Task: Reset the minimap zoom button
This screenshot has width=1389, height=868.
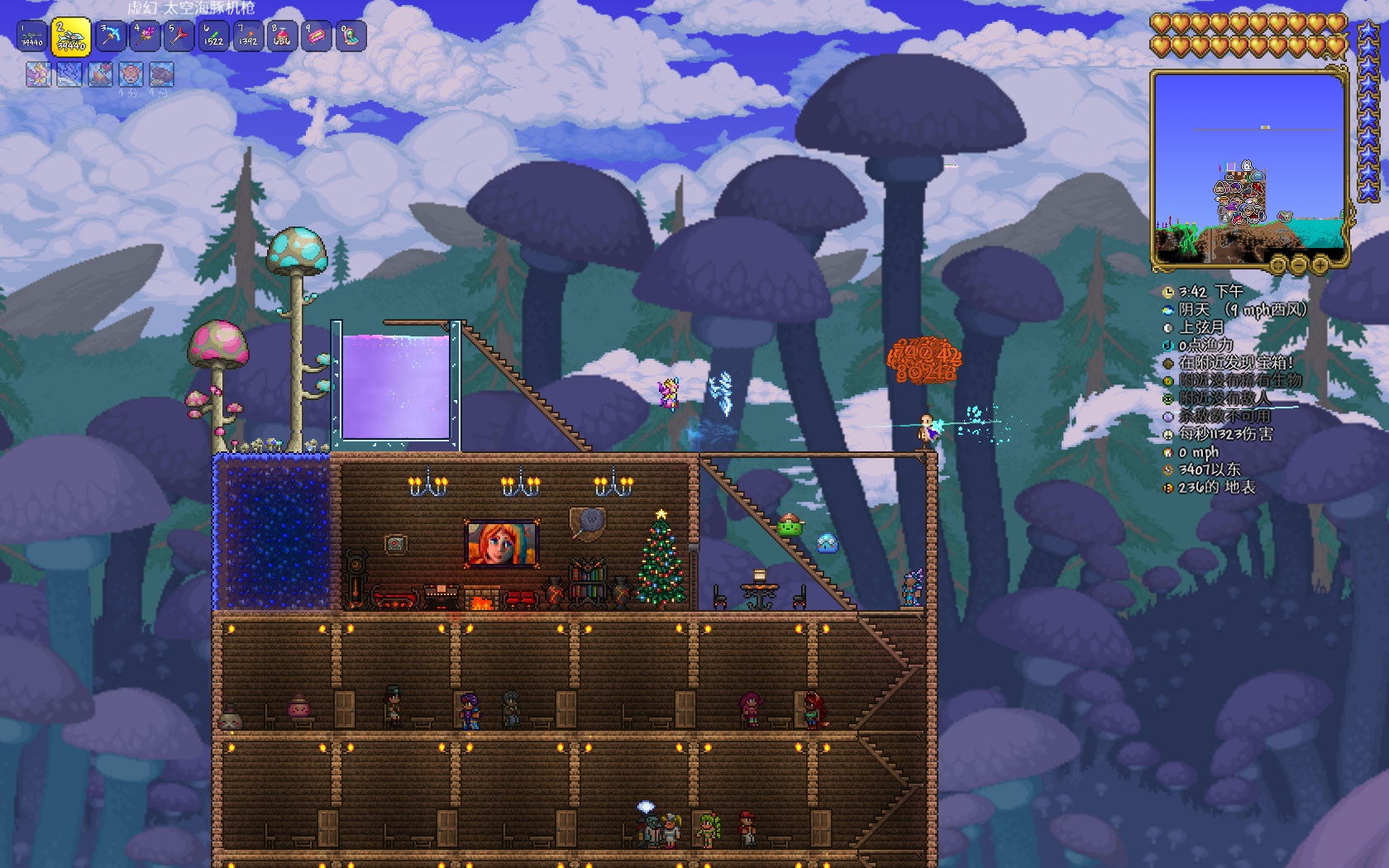Action: (x=1278, y=265)
